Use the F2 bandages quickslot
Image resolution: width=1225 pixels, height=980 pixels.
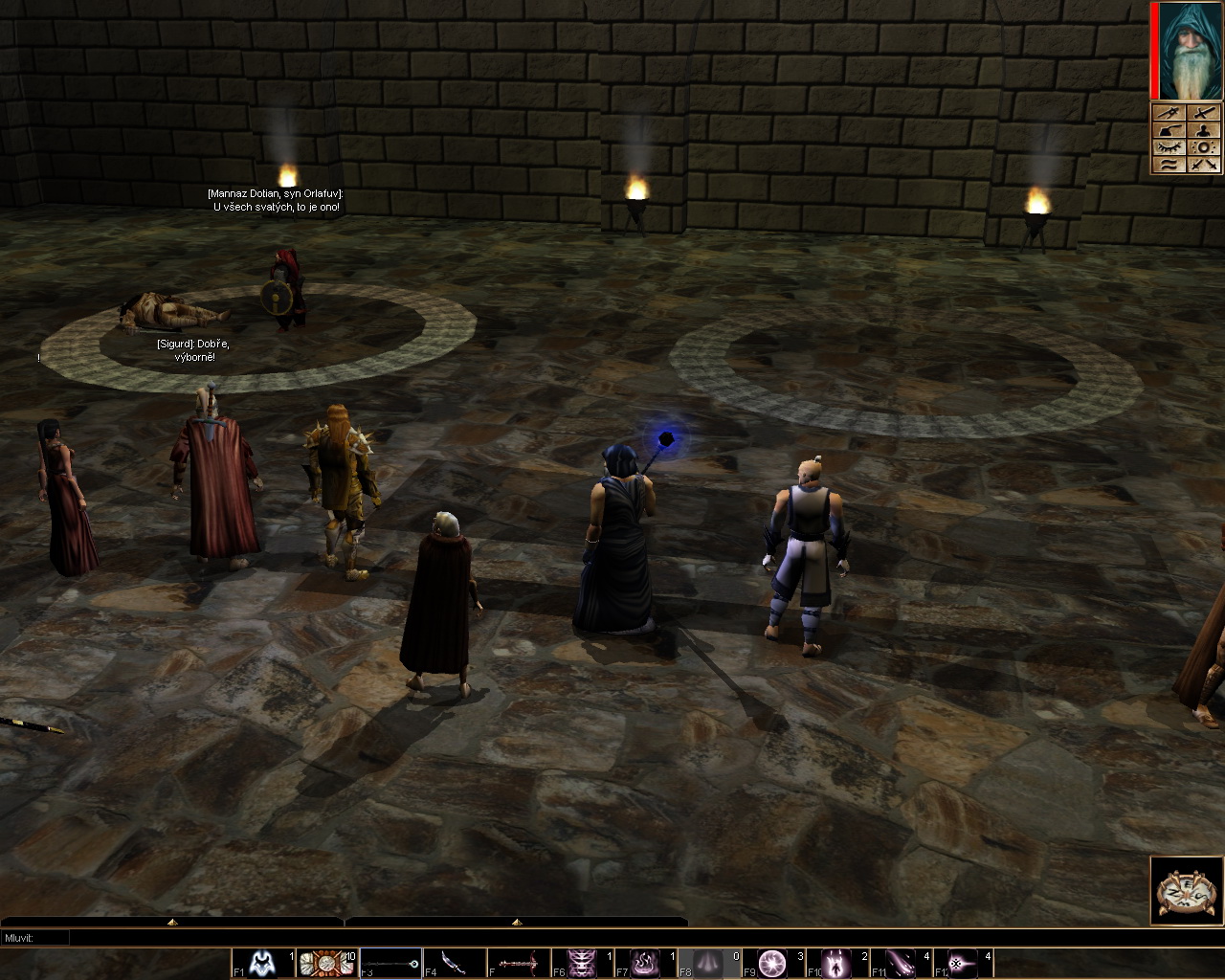327,963
